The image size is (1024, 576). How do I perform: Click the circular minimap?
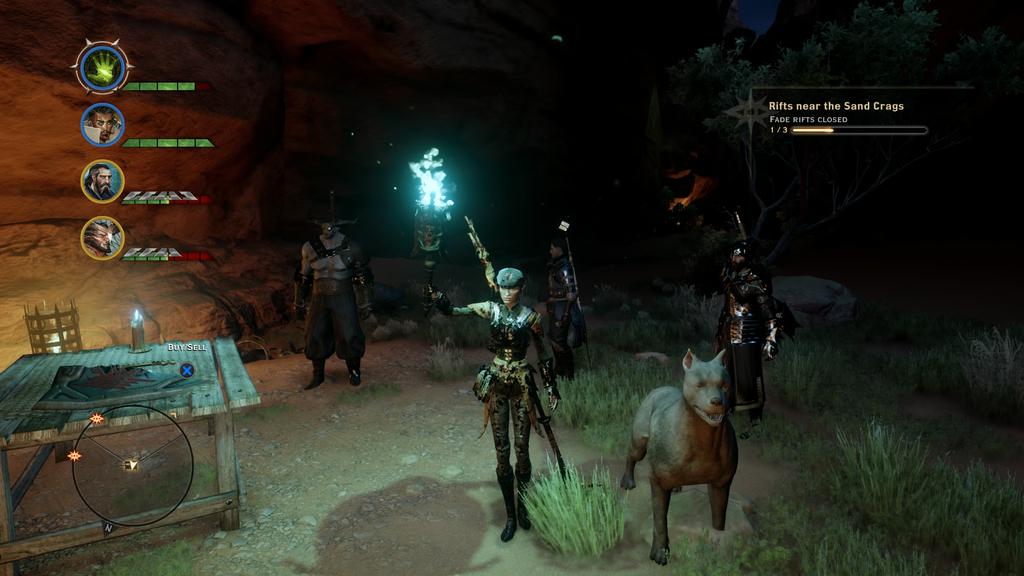click(132, 465)
